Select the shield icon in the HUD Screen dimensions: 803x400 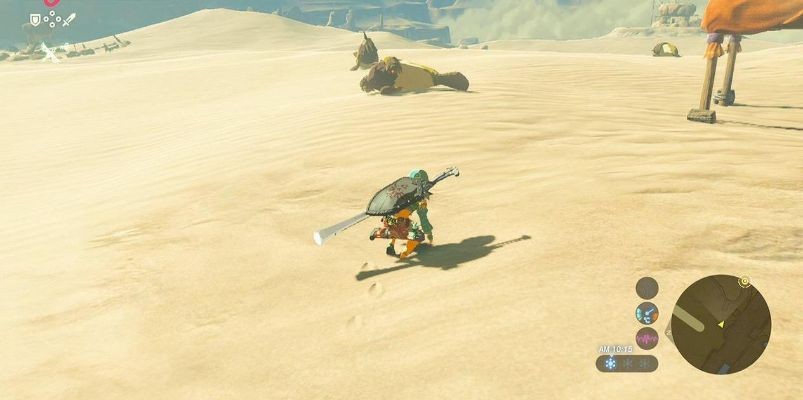35,19
